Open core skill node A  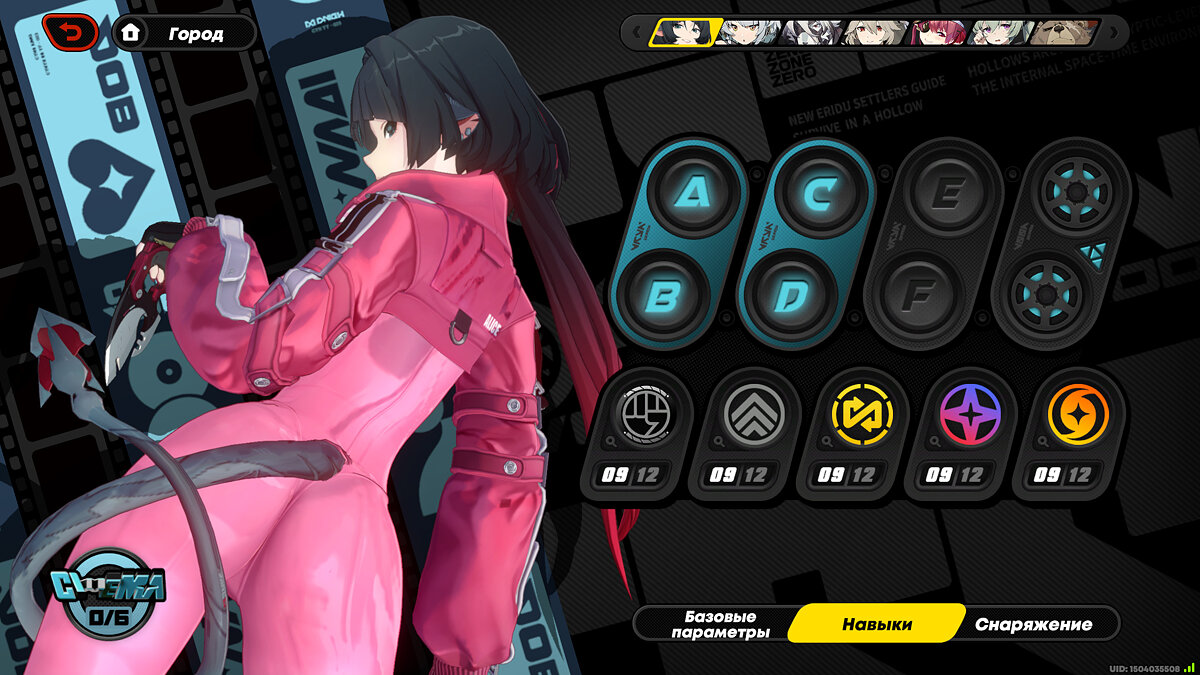coord(696,193)
